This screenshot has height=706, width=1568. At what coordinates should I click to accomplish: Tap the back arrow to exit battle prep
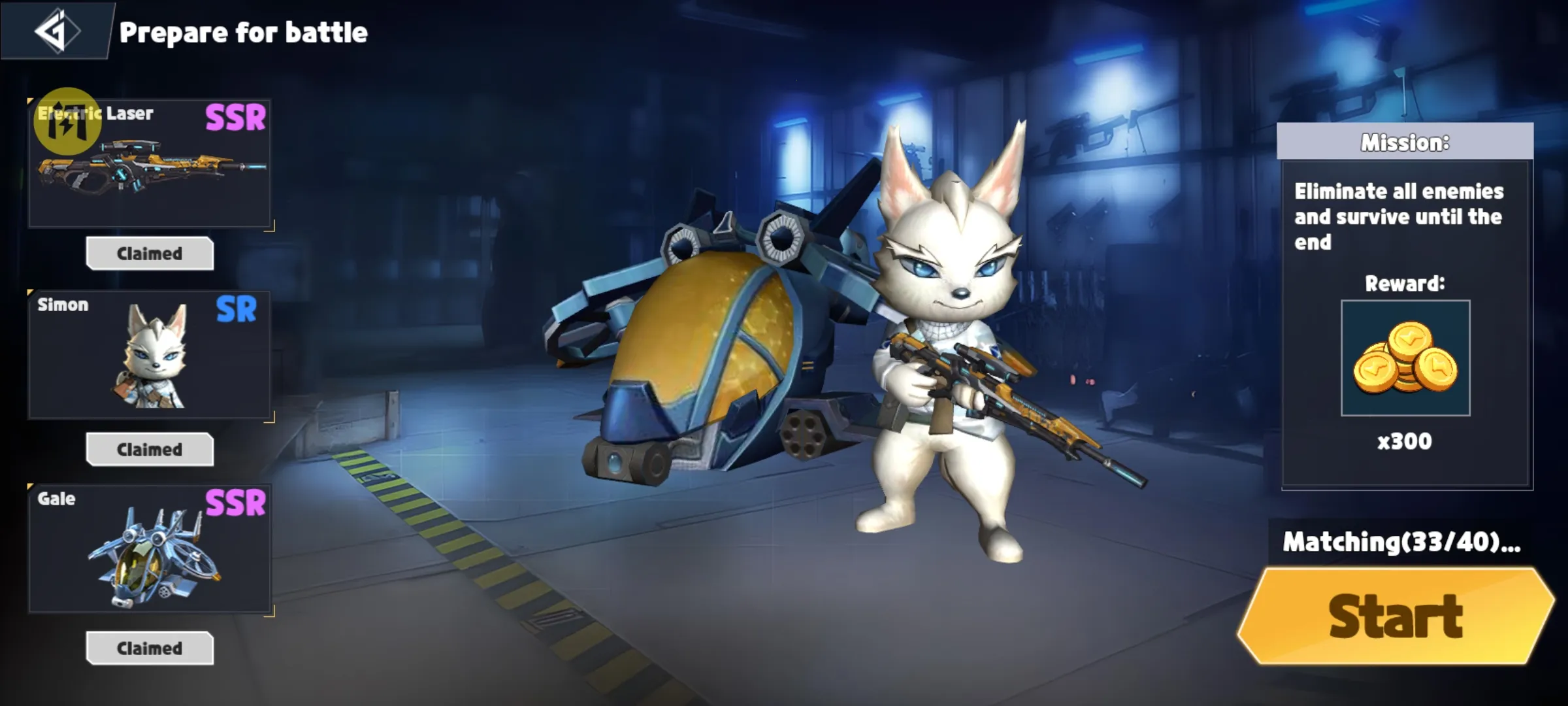(57, 31)
